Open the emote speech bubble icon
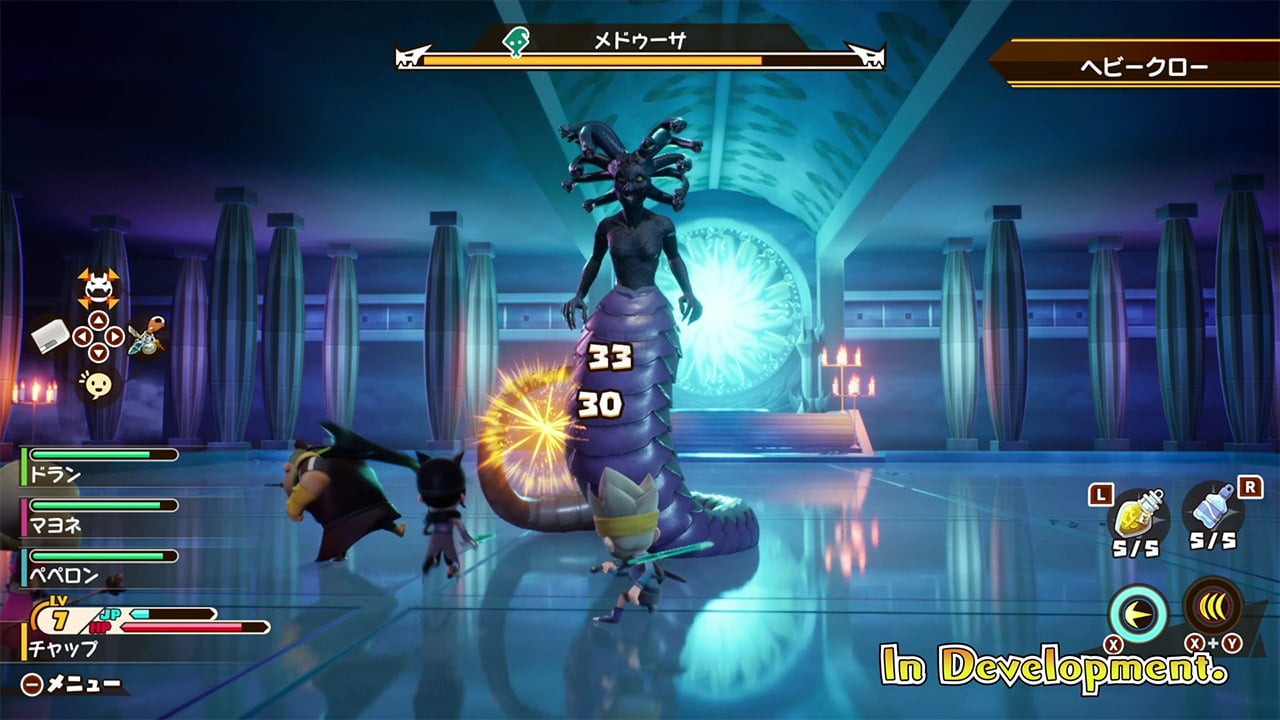 click(x=97, y=385)
